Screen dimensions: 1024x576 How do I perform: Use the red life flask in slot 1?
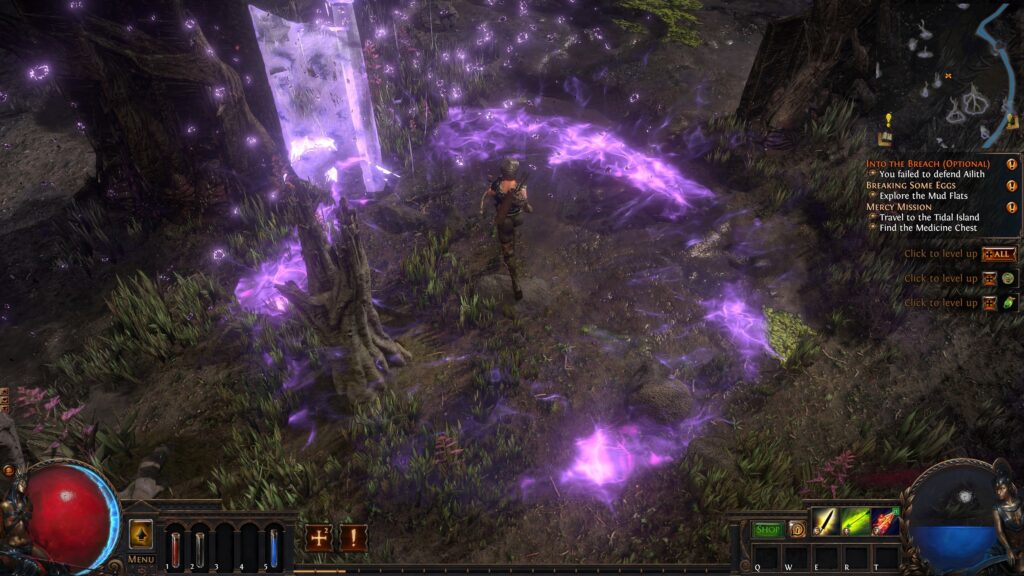(176, 546)
